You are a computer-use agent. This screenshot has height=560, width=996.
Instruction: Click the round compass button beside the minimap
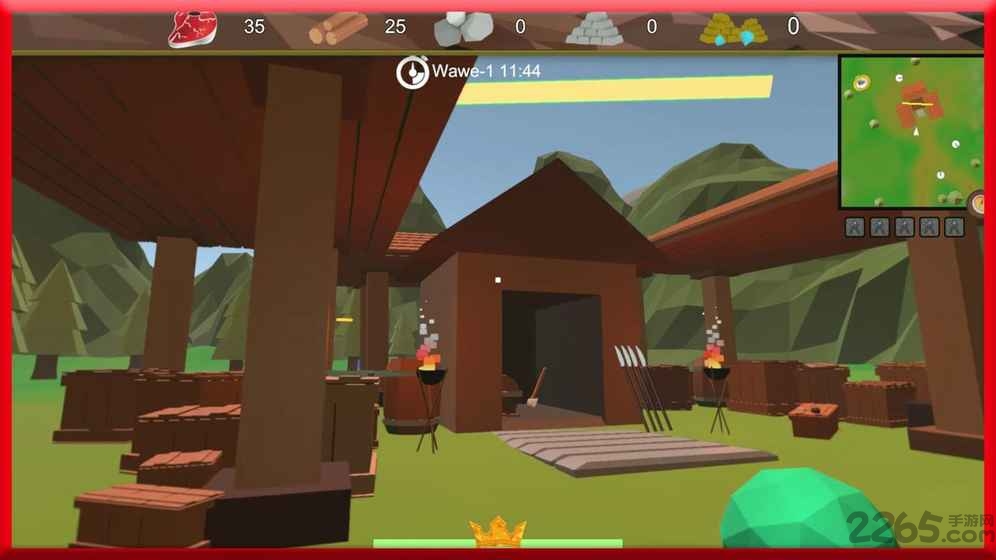pyautogui.click(x=980, y=203)
